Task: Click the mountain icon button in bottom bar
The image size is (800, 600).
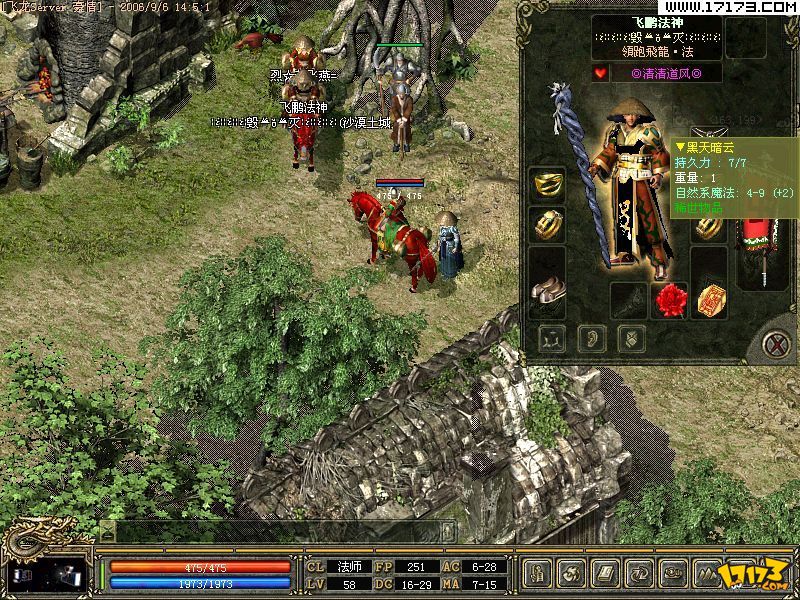Action: (x=707, y=573)
